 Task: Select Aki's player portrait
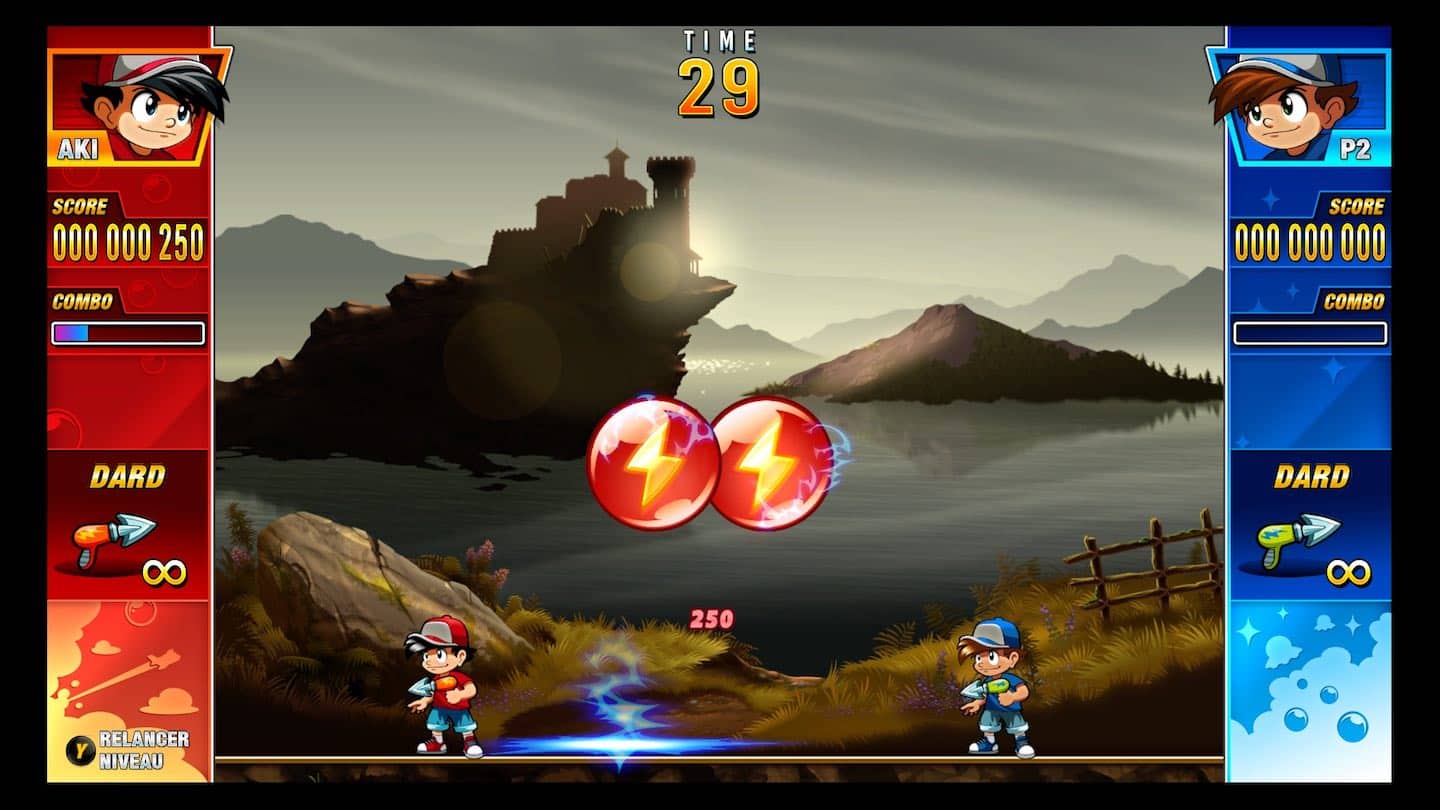(139, 105)
